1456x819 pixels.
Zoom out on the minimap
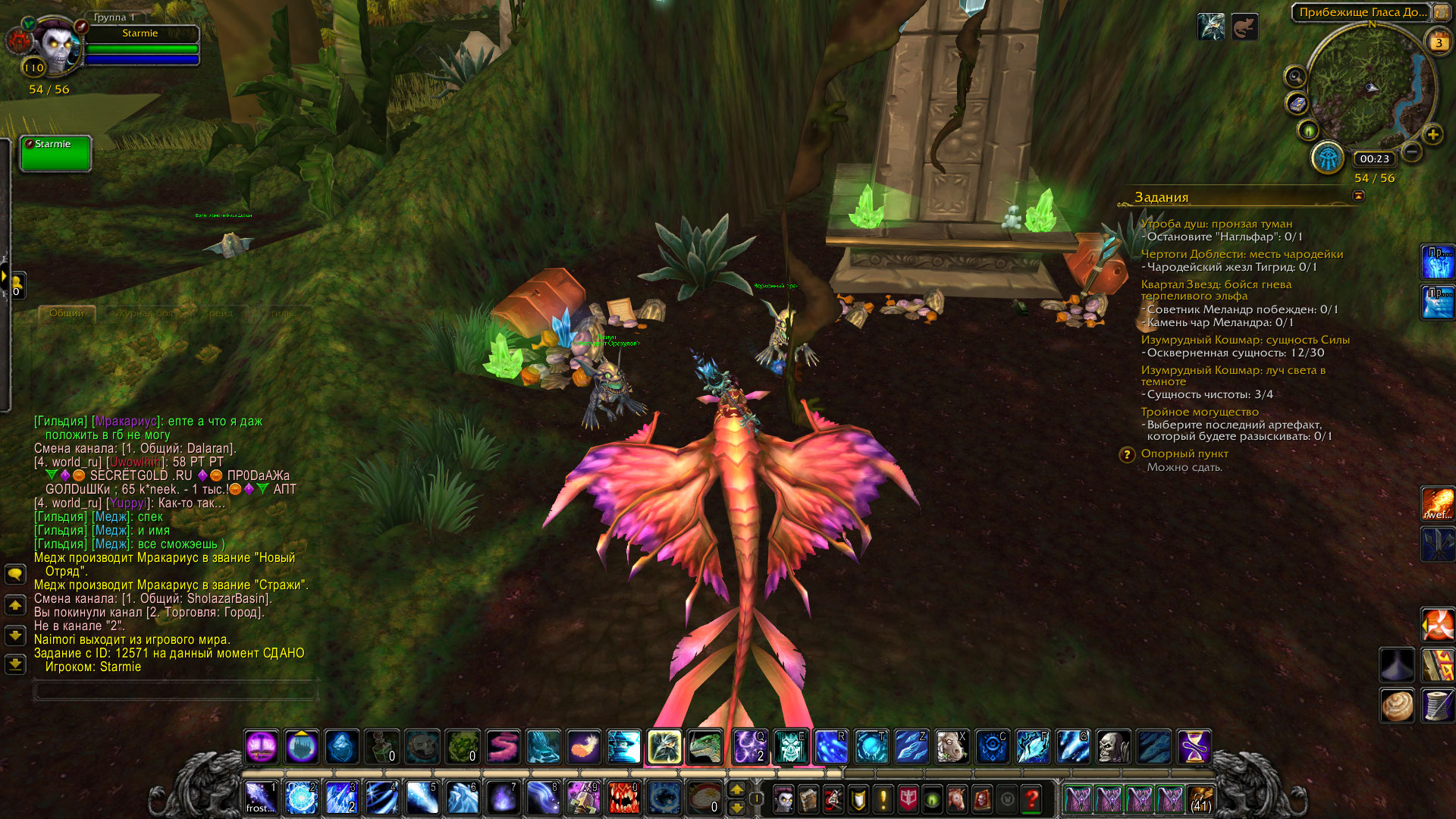point(1411,152)
